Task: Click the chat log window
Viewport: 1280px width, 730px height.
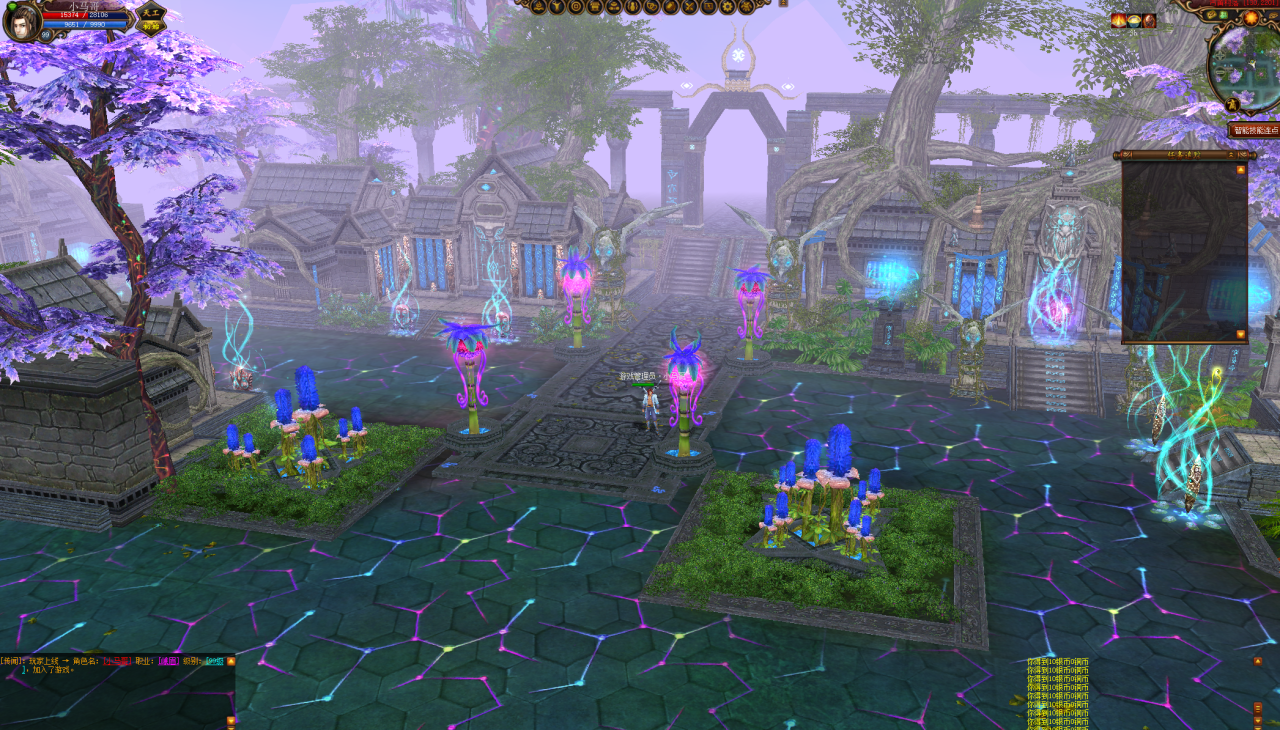Action: [x=115, y=690]
